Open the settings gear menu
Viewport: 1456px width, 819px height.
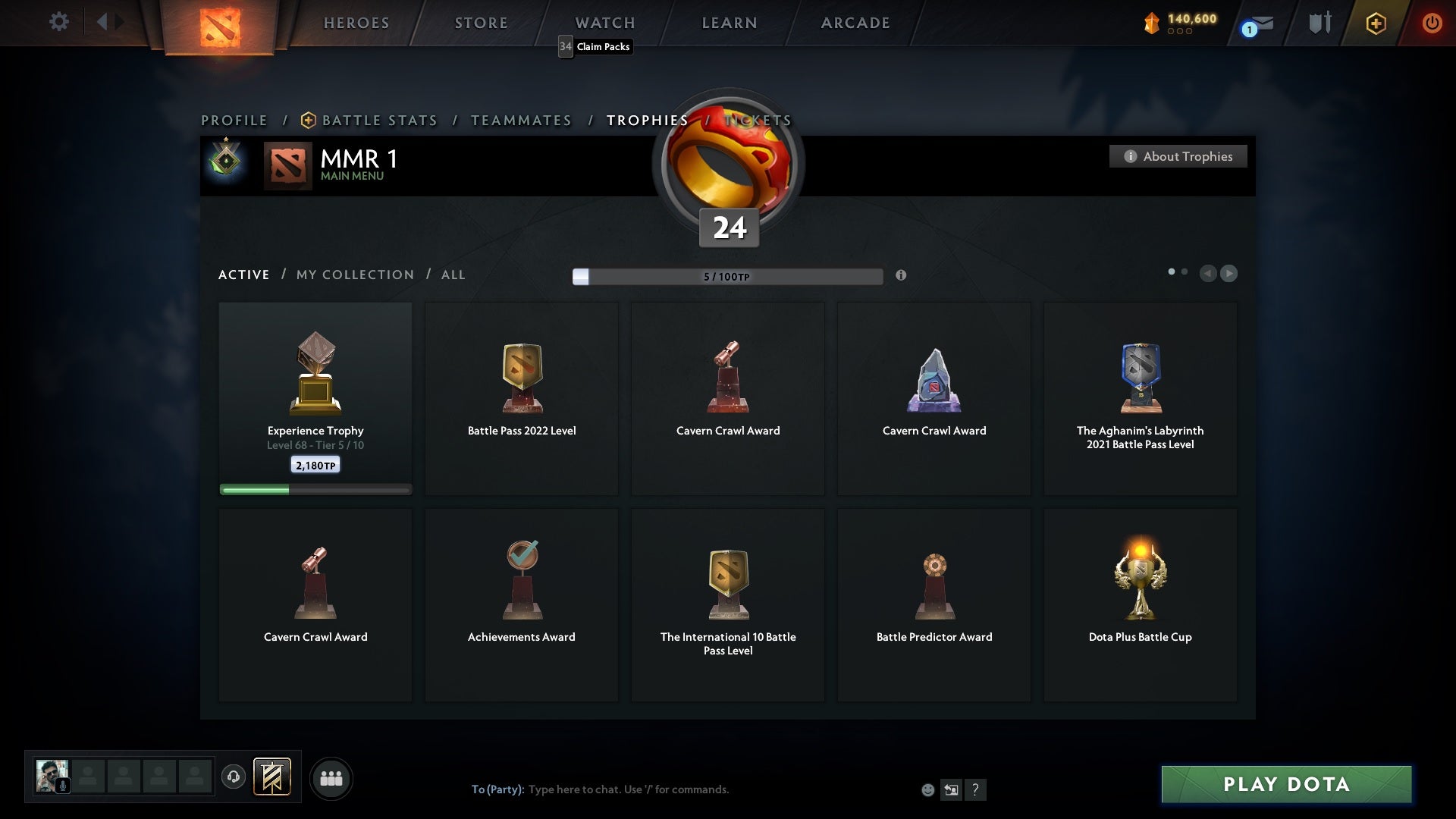(59, 21)
